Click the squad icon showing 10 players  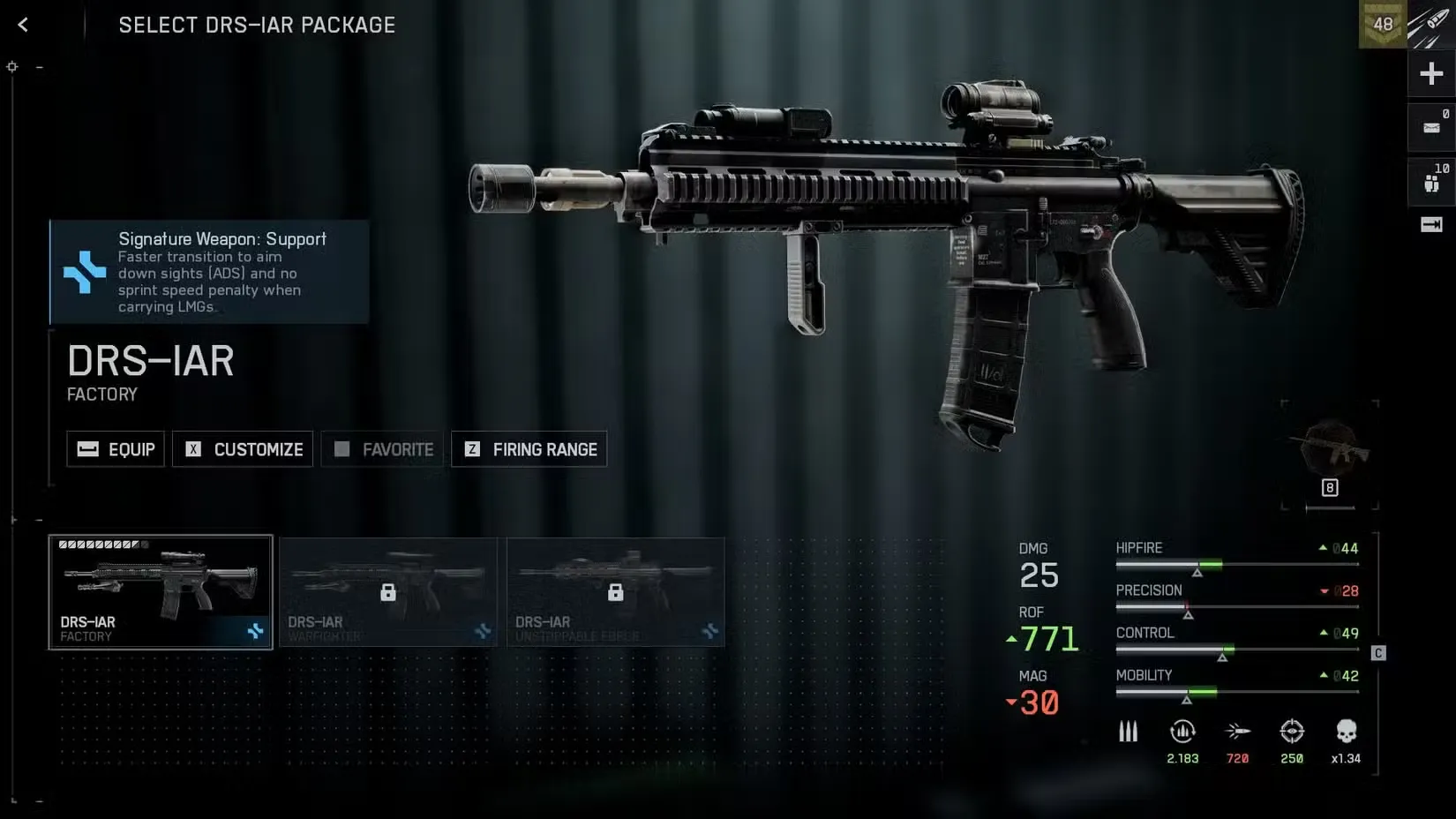[x=1430, y=181]
